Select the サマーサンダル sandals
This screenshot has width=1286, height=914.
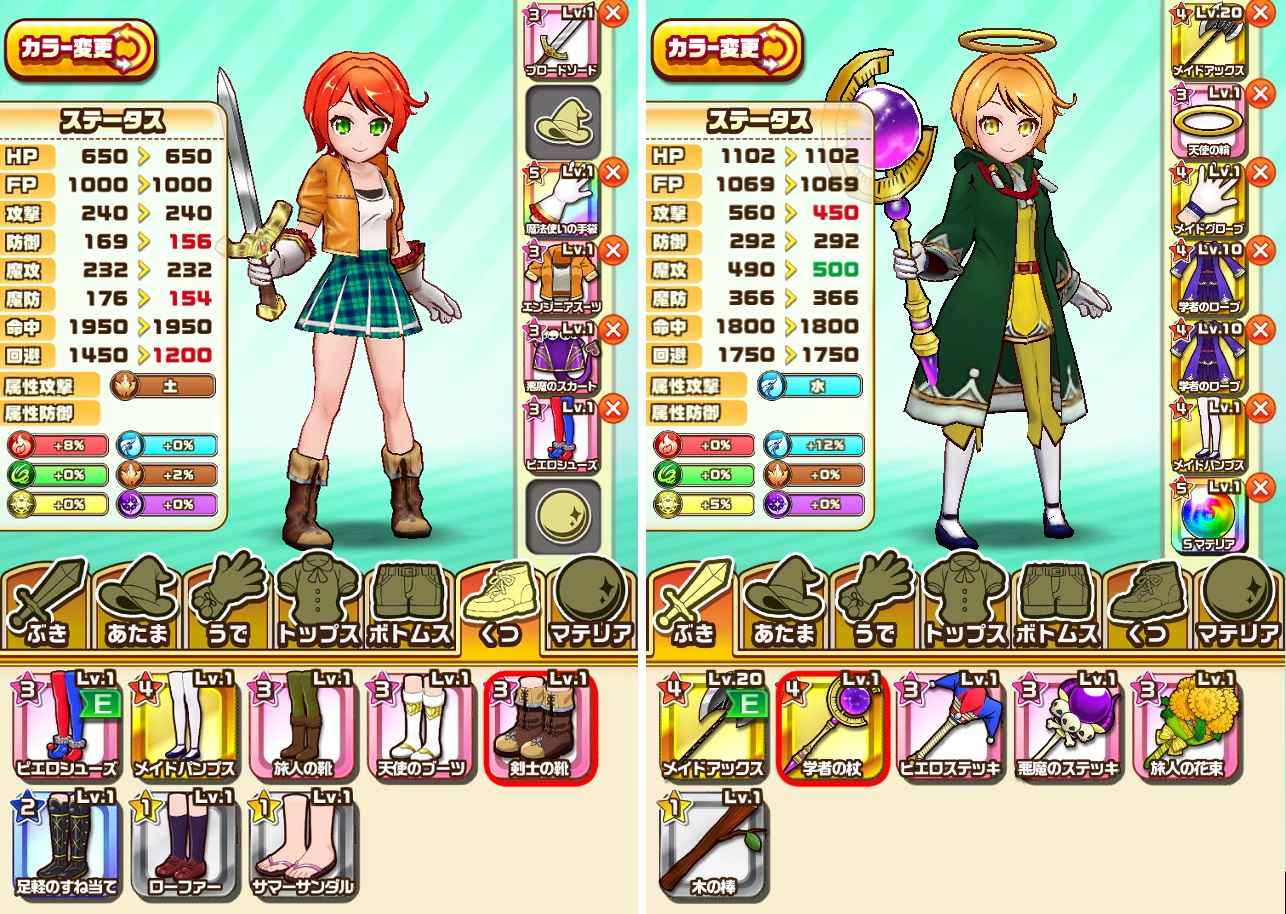pyautogui.click(x=304, y=842)
